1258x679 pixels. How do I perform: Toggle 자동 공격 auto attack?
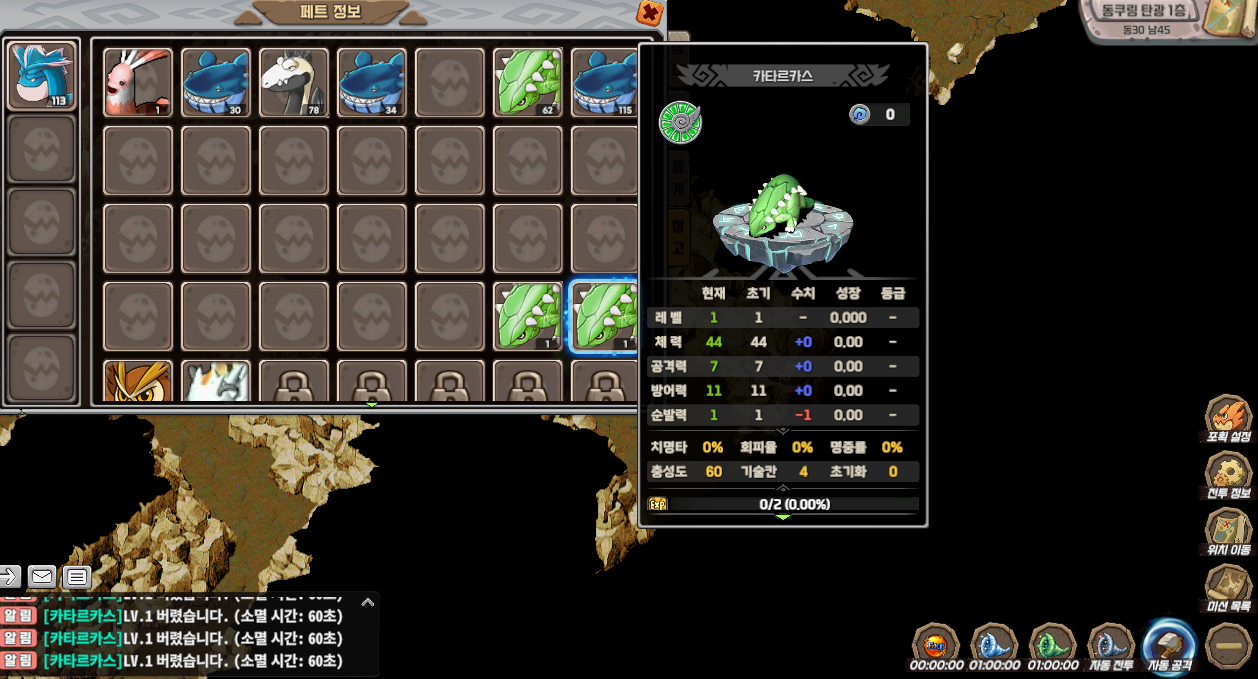pos(1169,646)
